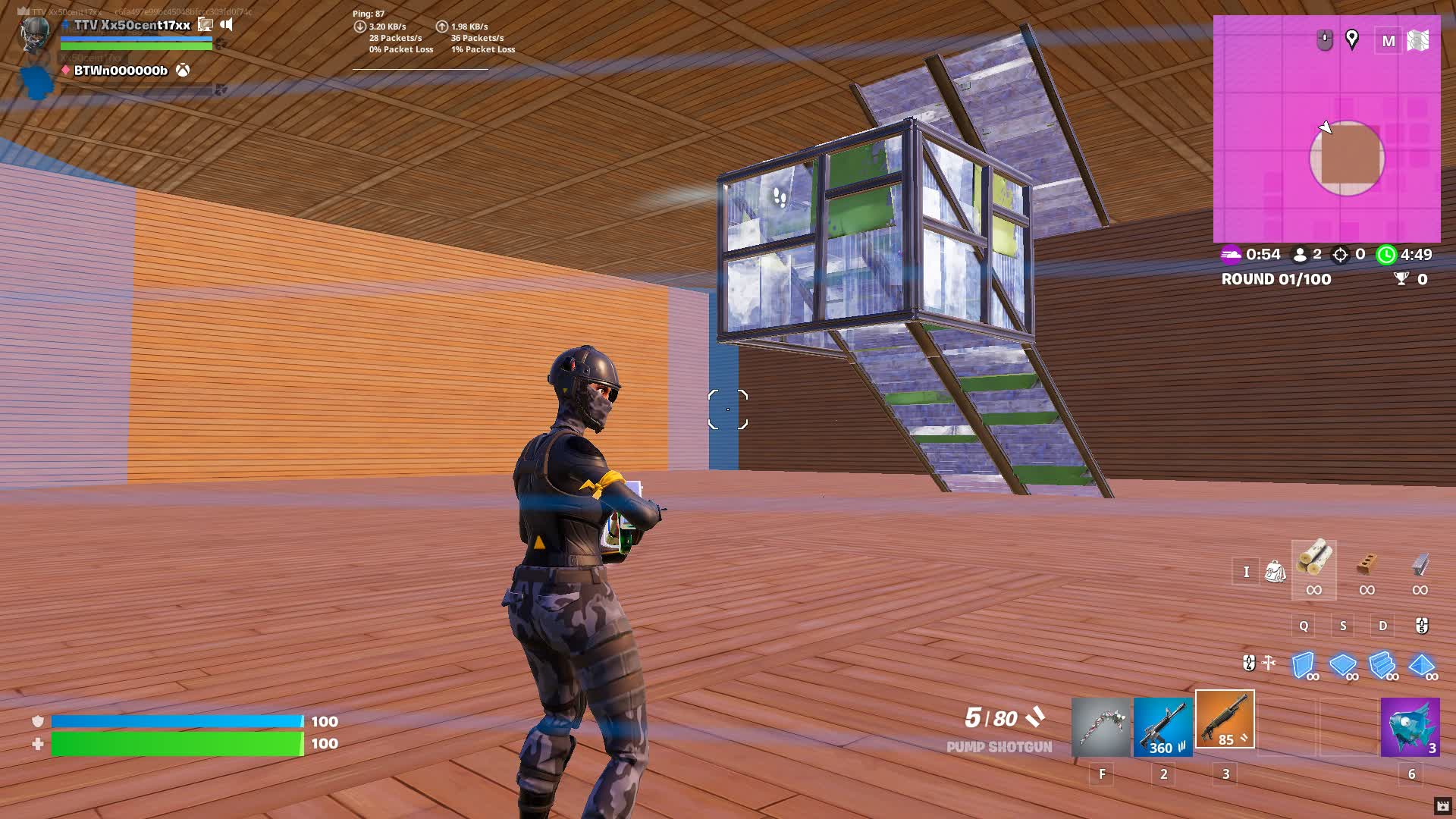Mute the speaker icon next to TTV Xx50cent17xx

tap(226, 24)
